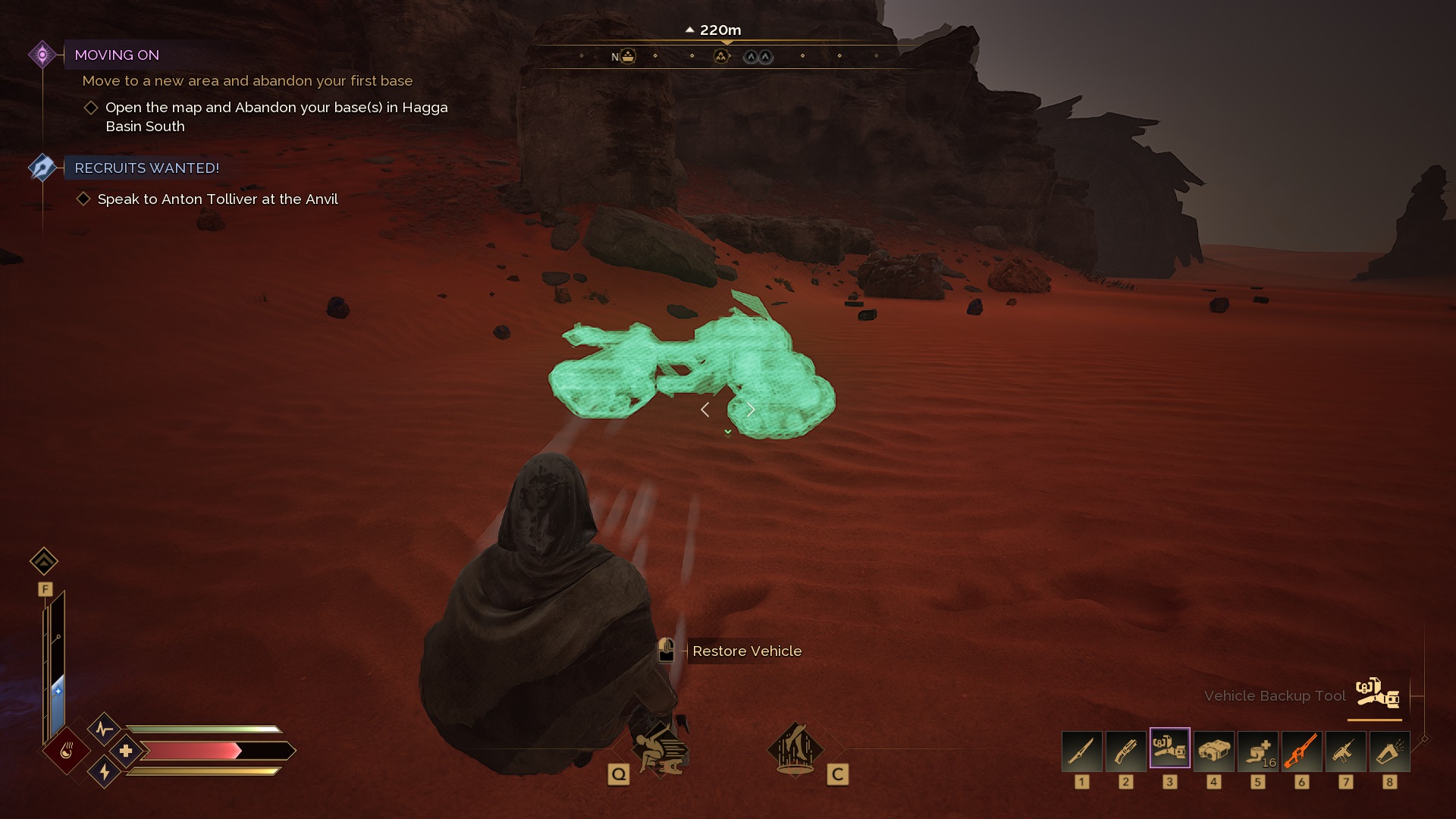Toggle the objective diamond for Speak to Anton Tolliver
Image resolution: width=1456 pixels, height=819 pixels.
click(x=85, y=198)
